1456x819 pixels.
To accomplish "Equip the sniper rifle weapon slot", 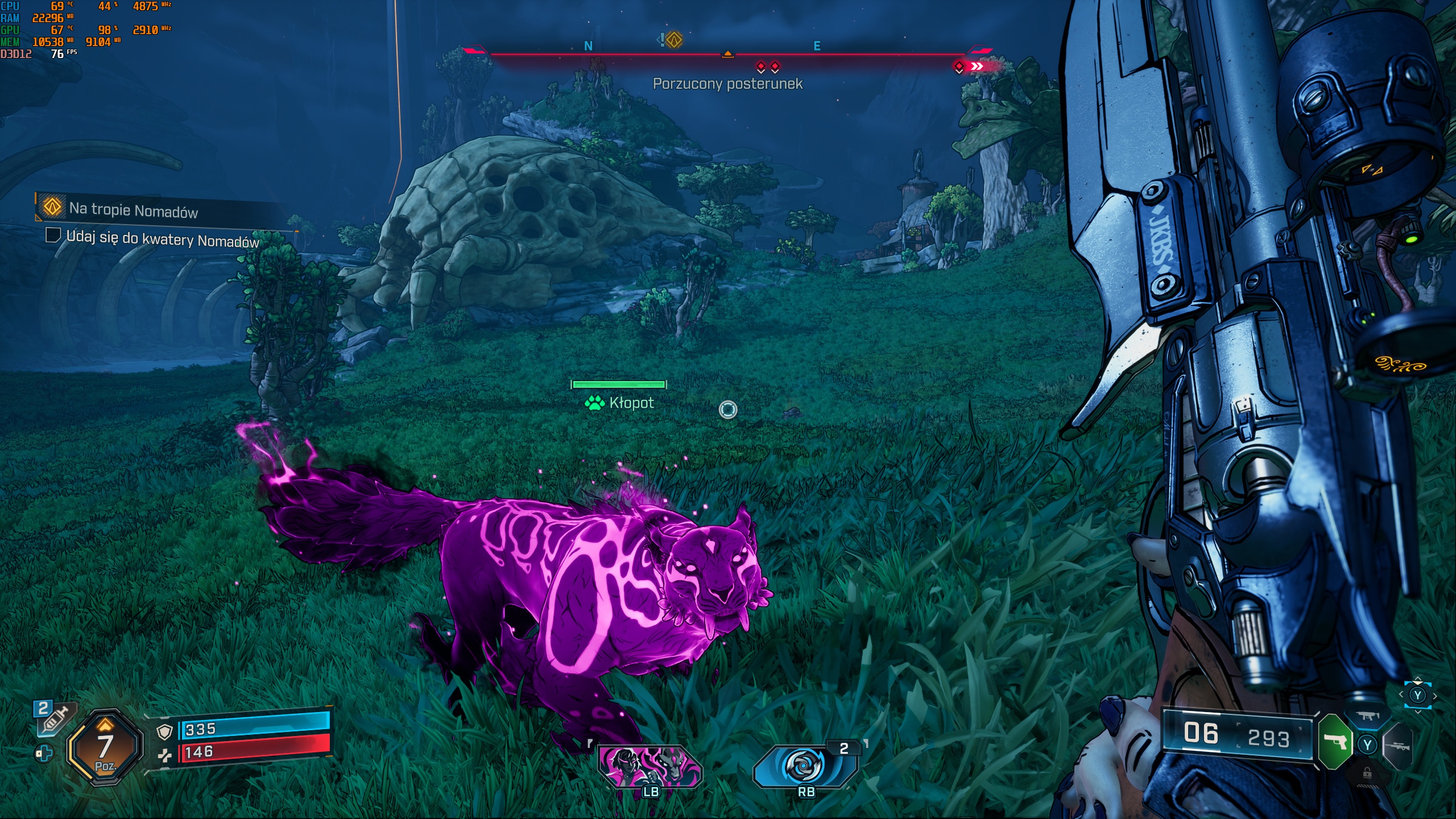I will [x=1398, y=745].
